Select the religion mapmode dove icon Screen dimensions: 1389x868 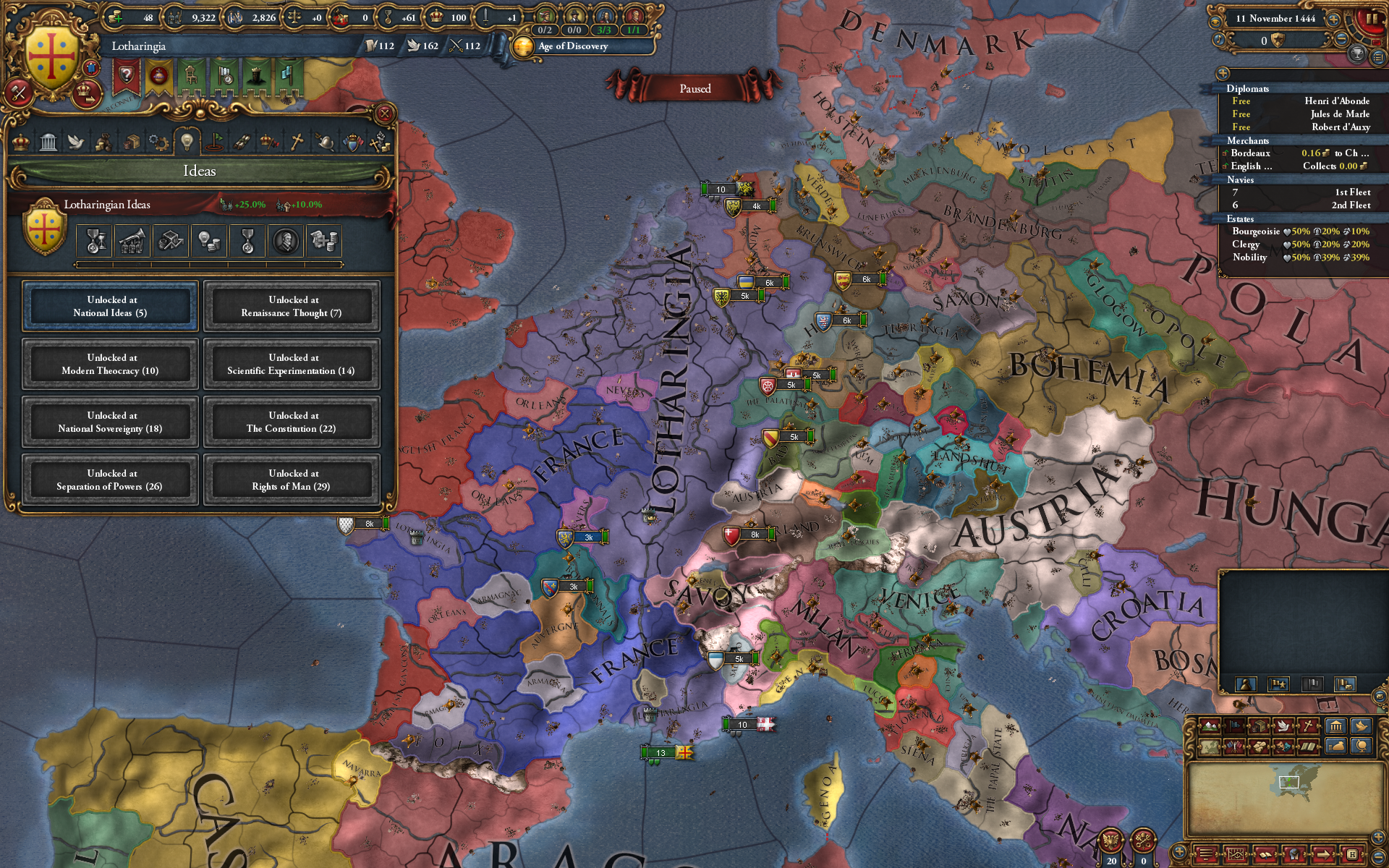pyautogui.click(x=1284, y=726)
